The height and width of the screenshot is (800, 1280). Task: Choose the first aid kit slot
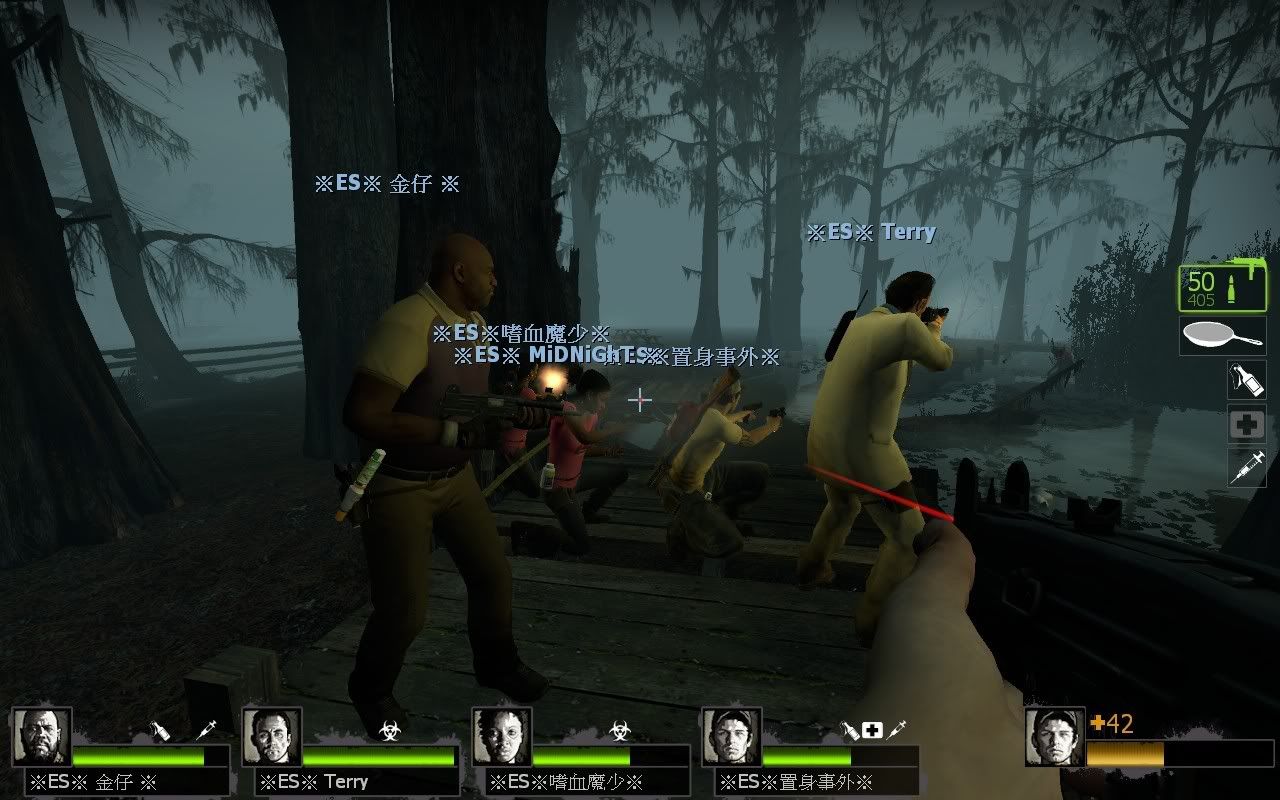[x=1246, y=424]
